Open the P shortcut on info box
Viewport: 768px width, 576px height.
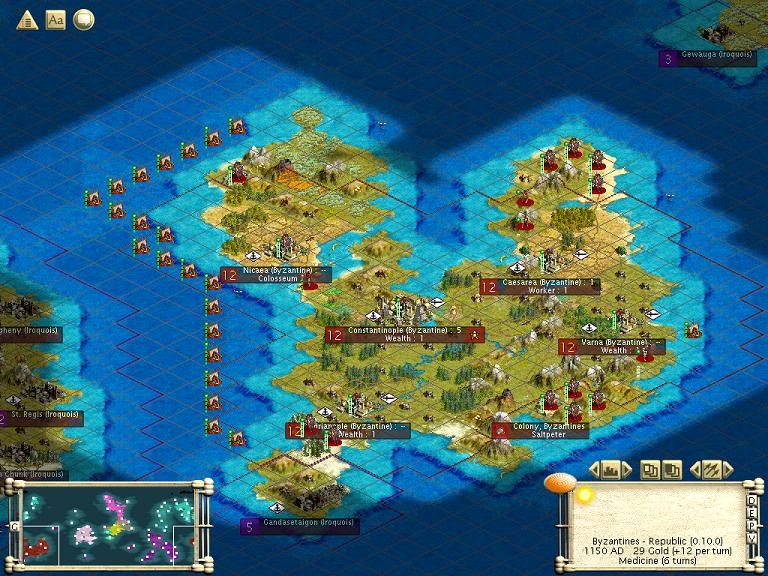click(x=751, y=525)
